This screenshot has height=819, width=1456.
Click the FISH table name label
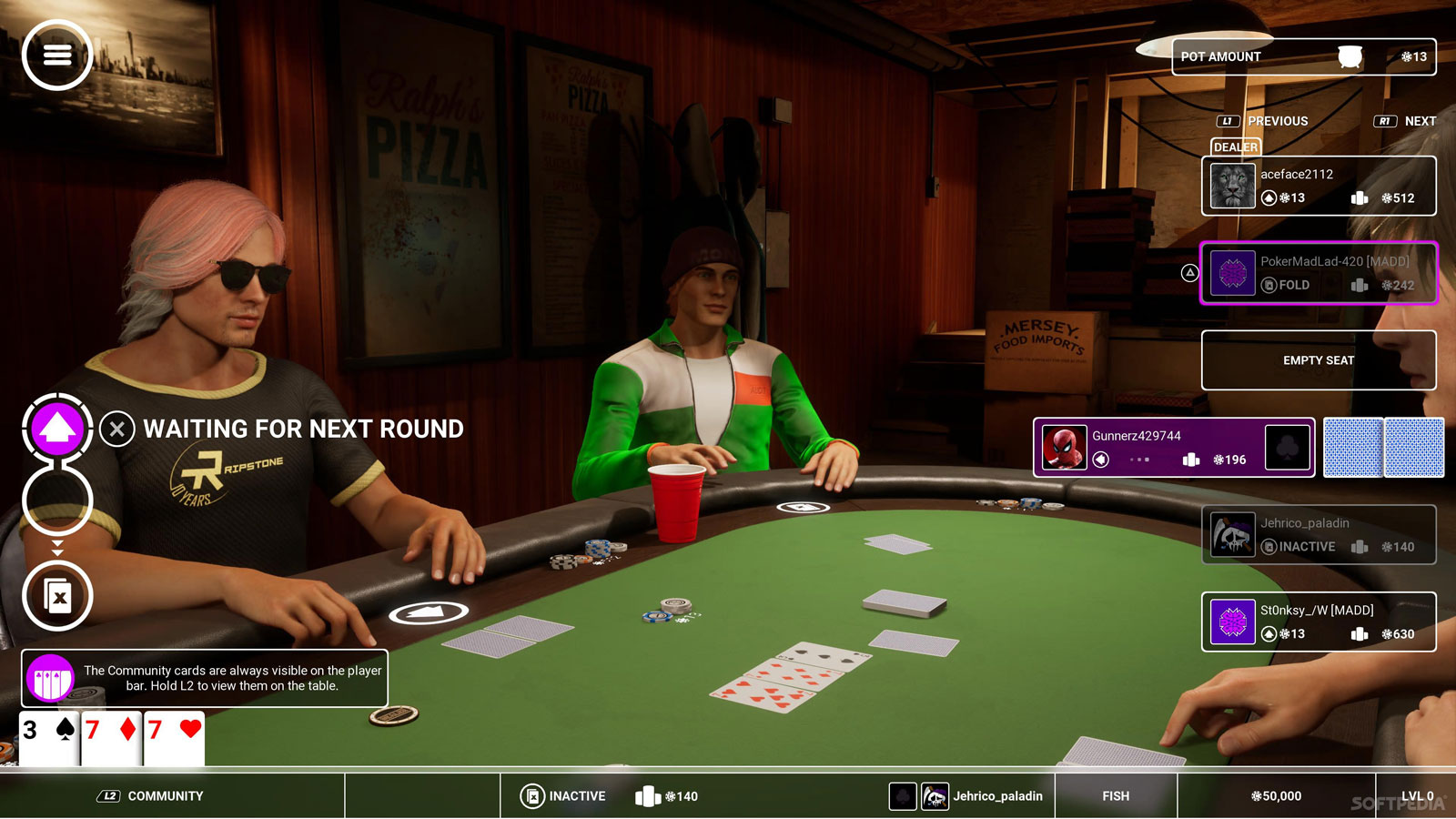[1114, 795]
